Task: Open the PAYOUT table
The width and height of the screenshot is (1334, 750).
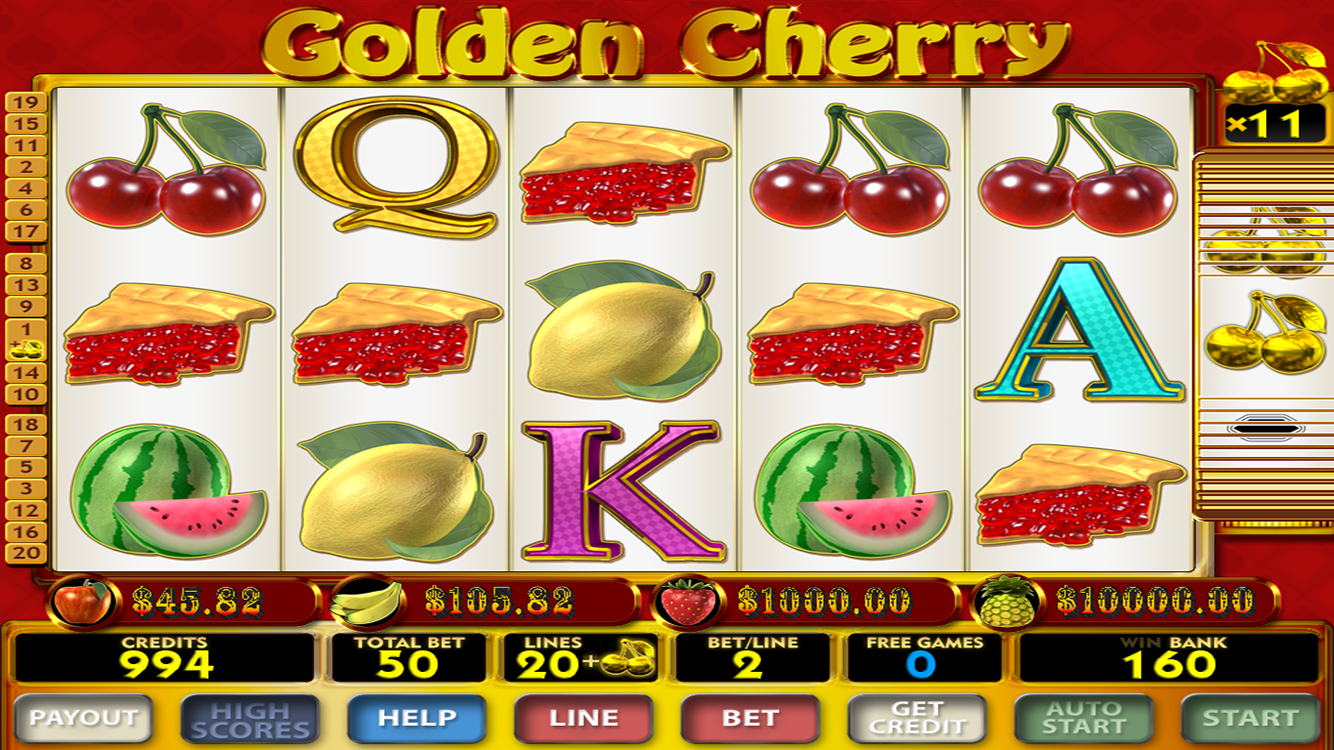Action: [x=83, y=717]
